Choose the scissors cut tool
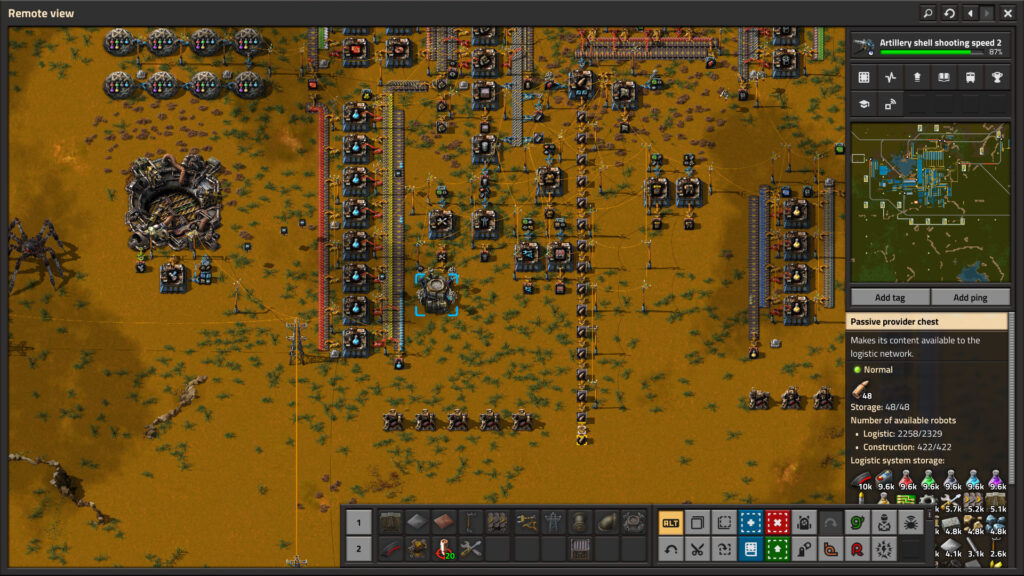The width and height of the screenshot is (1024, 576). (x=697, y=548)
